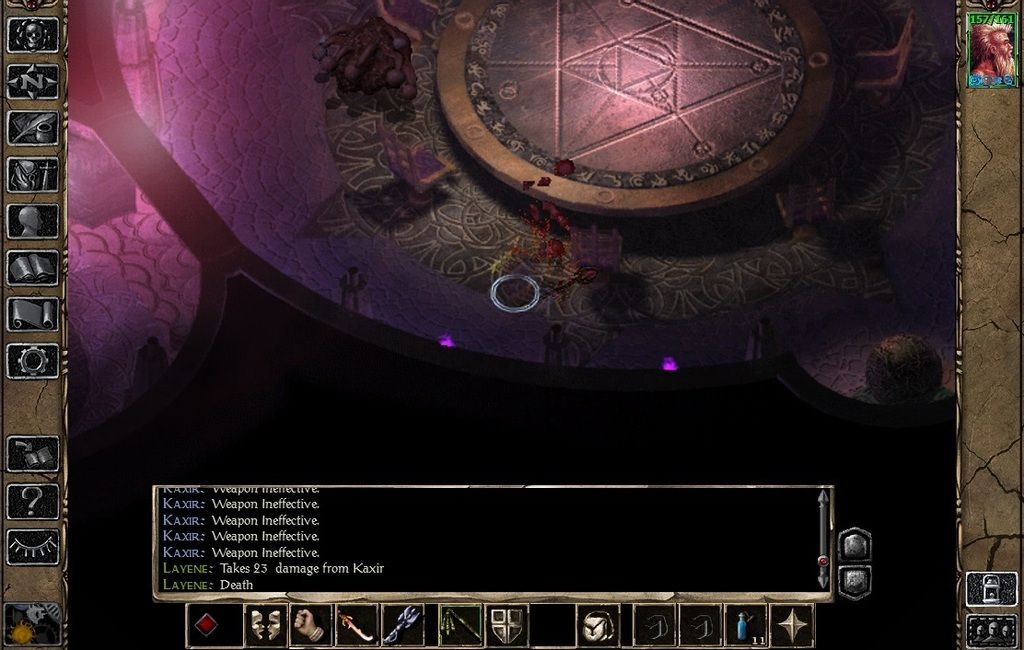Use the blue potion quick item
1024x650 pixels.
point(746,626)
